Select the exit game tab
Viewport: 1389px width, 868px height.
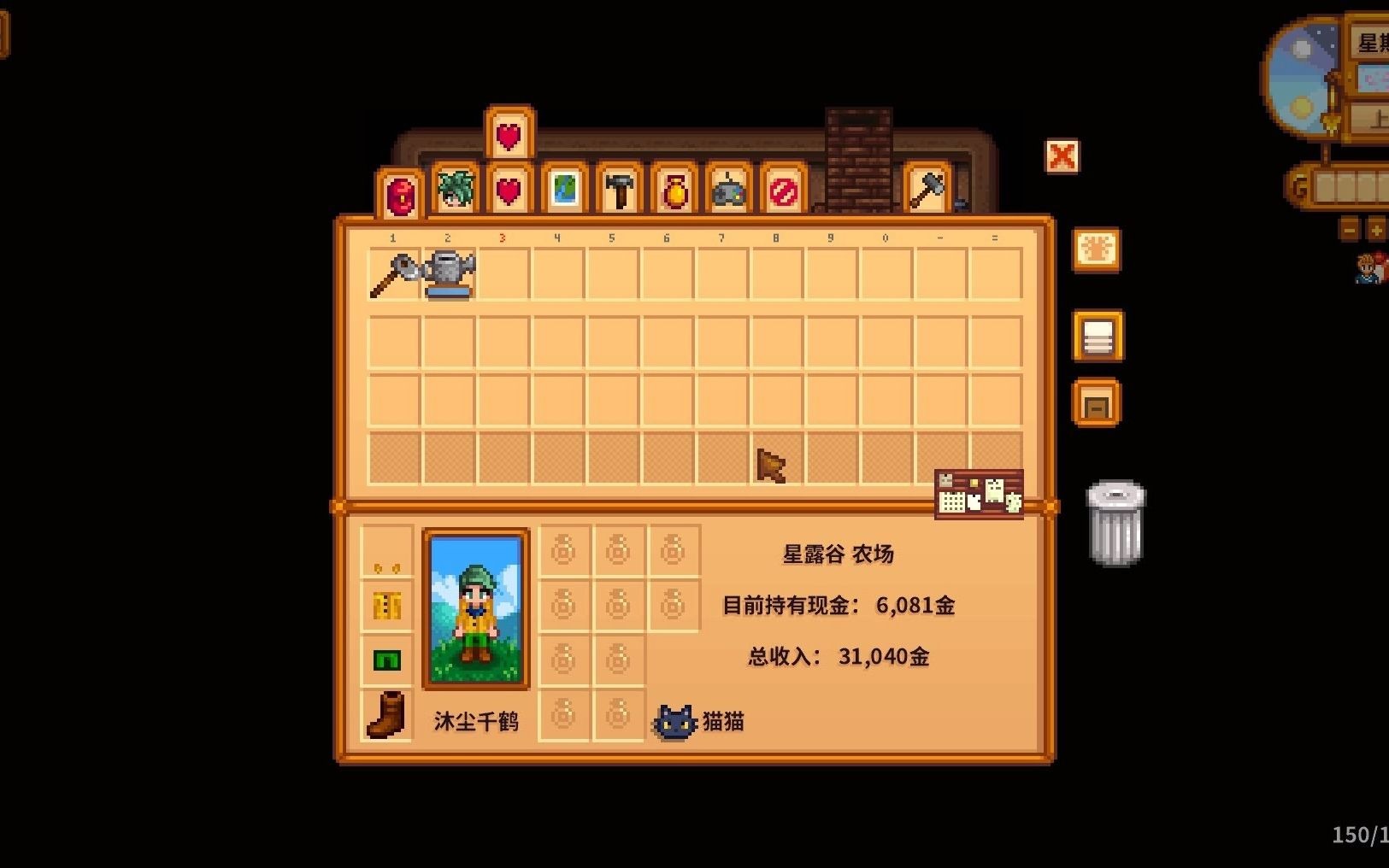point(783,191)
